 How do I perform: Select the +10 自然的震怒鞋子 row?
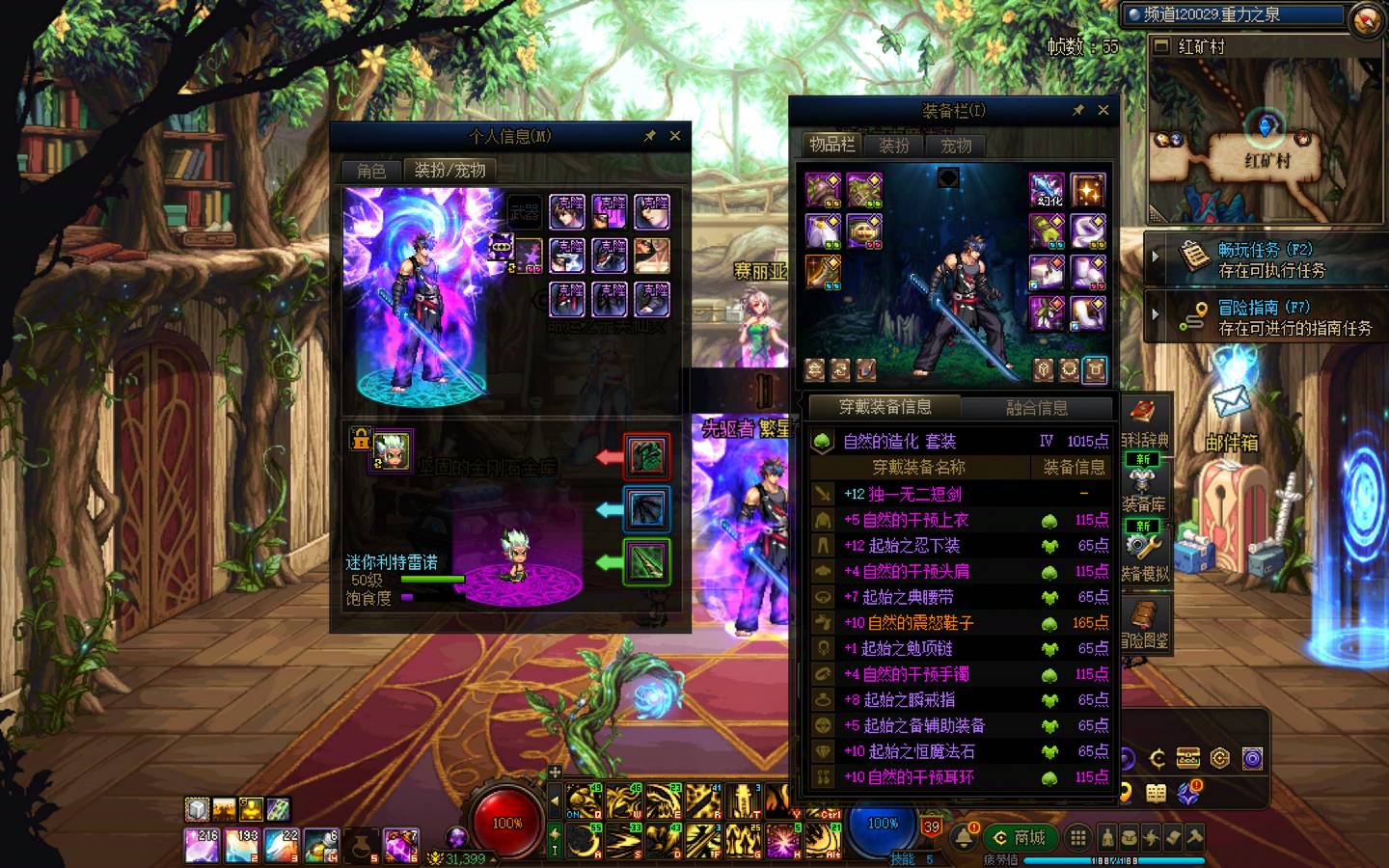pyautogui.click(x=959, y=623)
